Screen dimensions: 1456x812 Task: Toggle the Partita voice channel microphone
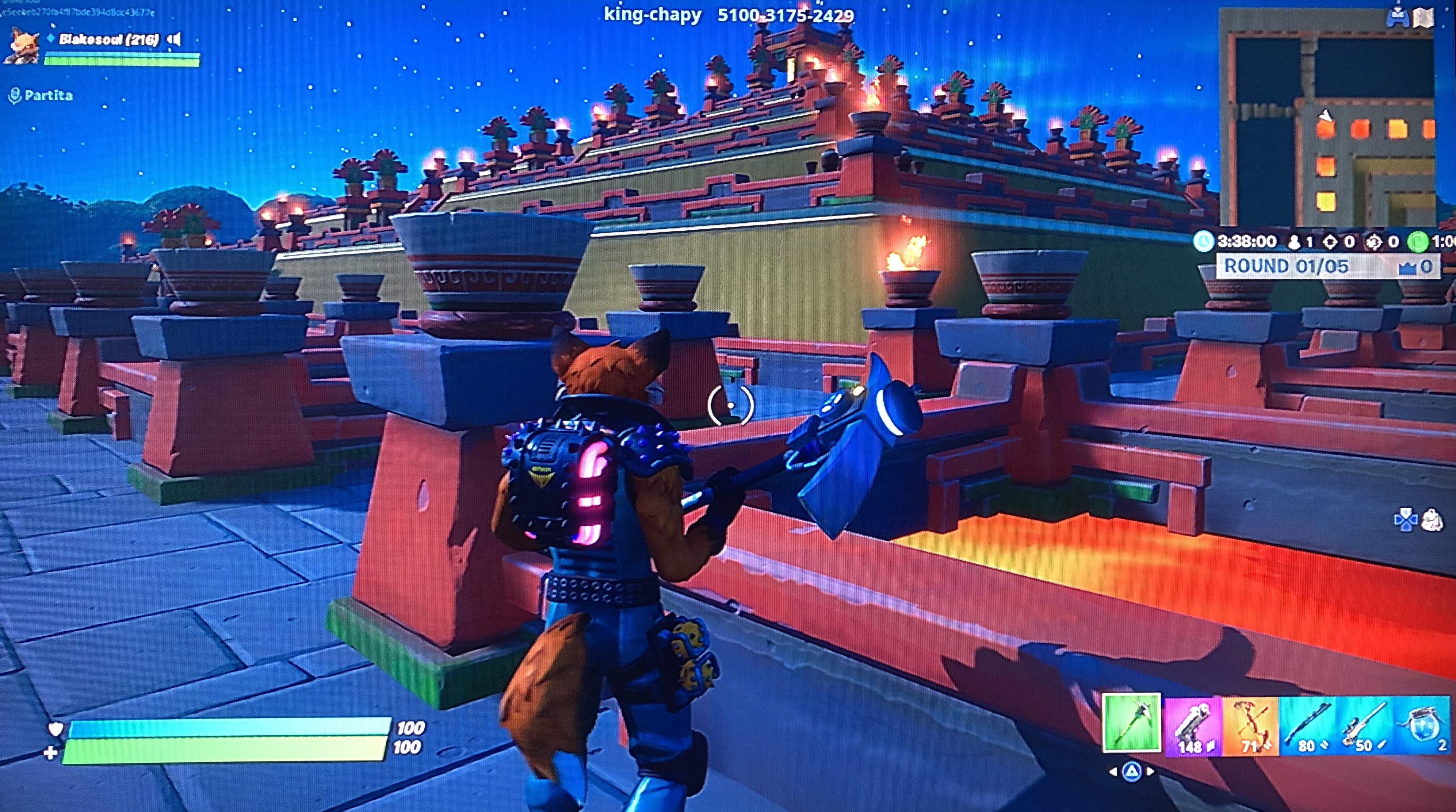(15, 95)
